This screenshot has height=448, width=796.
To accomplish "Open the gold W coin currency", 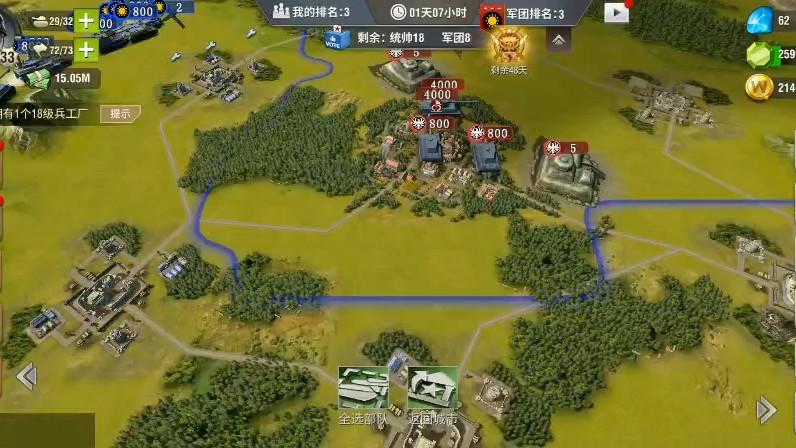I will point(761,88).
